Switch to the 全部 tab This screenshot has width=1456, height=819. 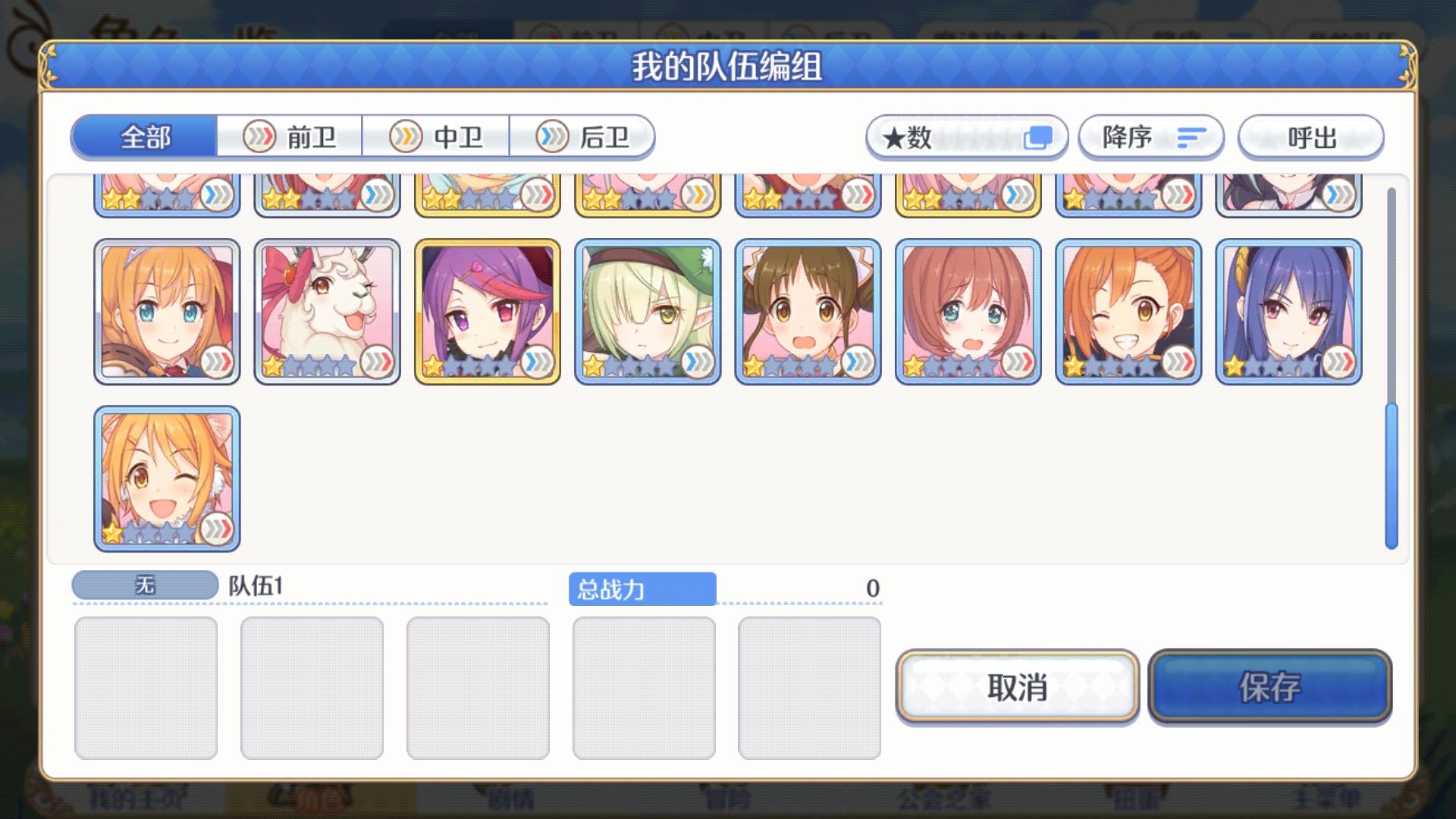click(143, 137)
